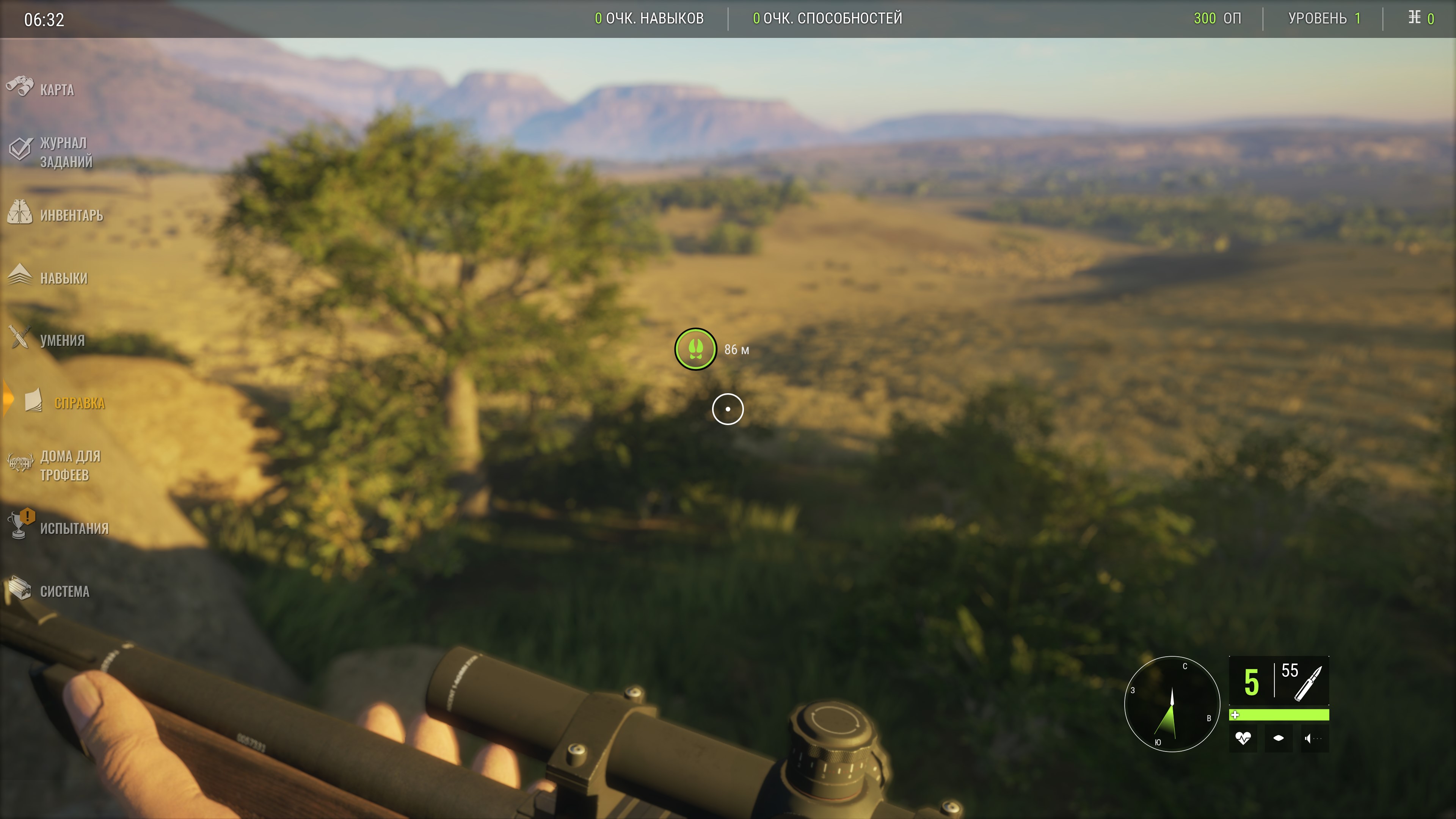Open the highlighted Справка menu entry
This screenshot has width=1456, height=819.
[x=78, y=403]
